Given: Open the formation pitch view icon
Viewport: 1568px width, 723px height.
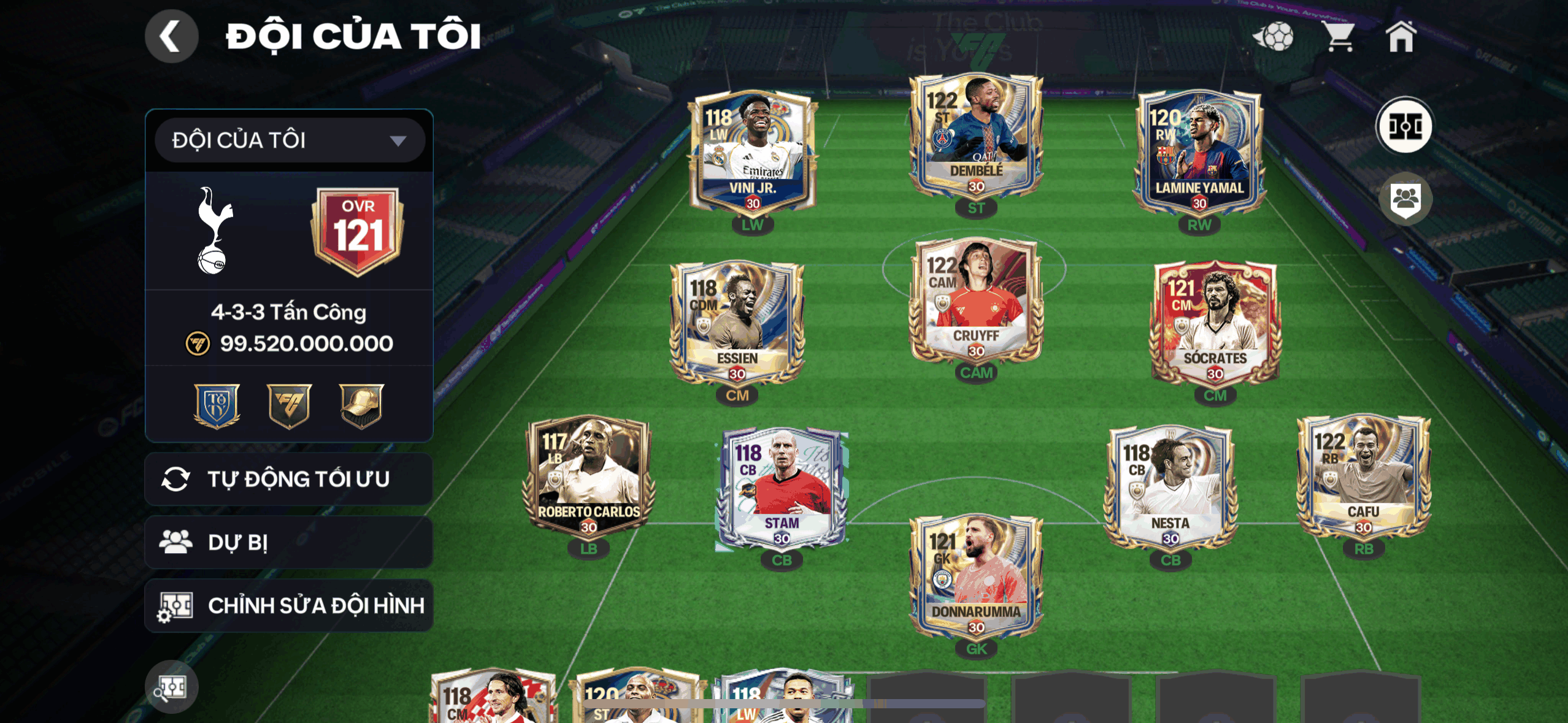Looking at the screenshot, I should pos(1405,126).
